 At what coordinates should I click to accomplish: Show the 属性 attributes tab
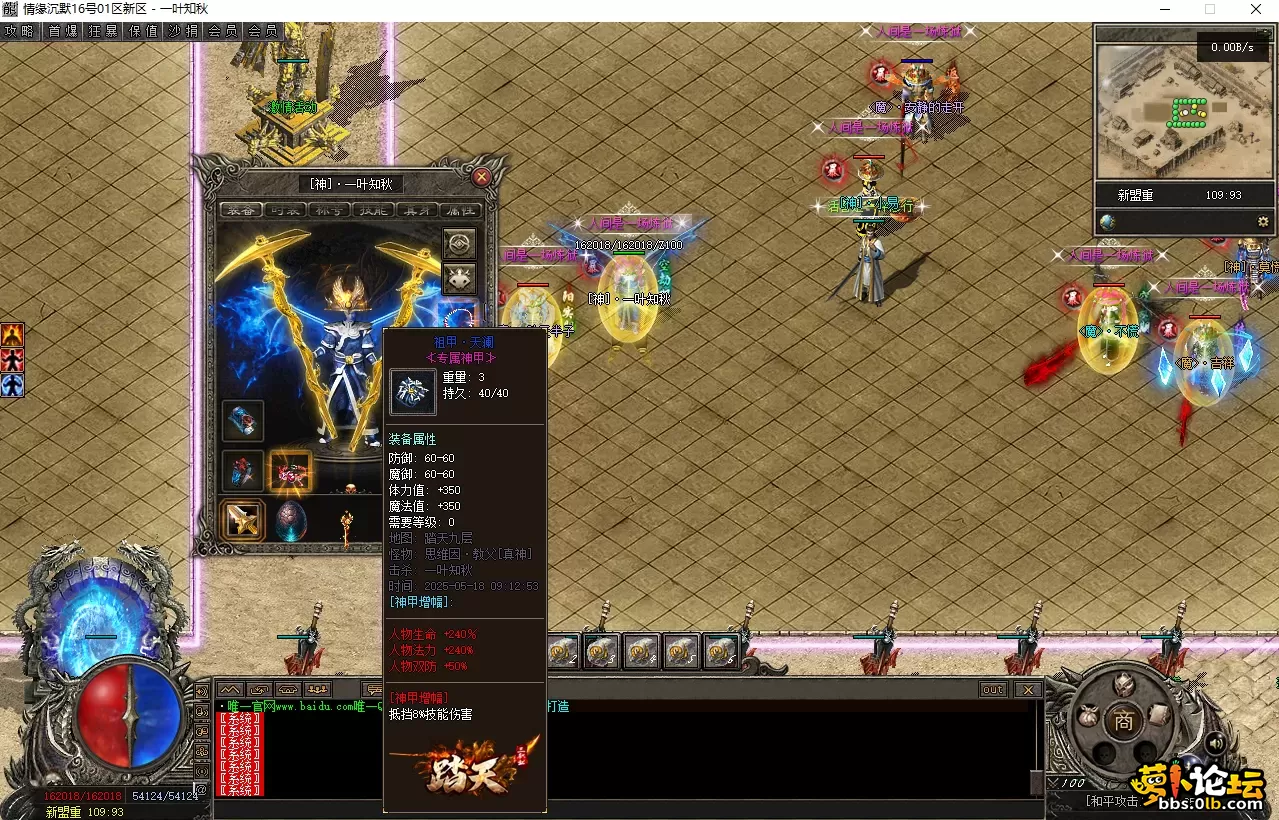pyautogui.click(x=461, y=210)
